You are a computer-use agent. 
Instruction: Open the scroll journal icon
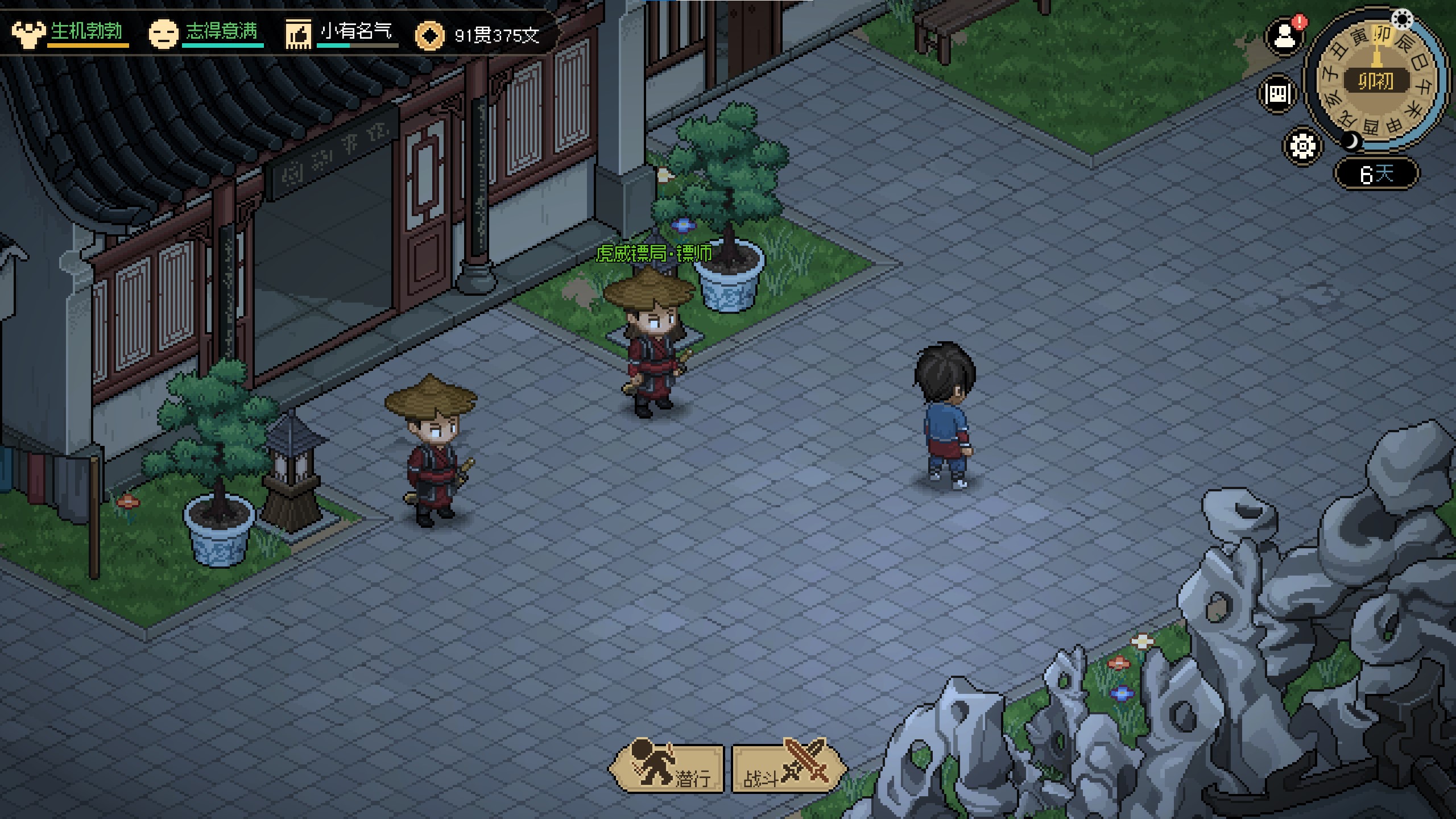pyautogui.click(x=1277, y=93)
